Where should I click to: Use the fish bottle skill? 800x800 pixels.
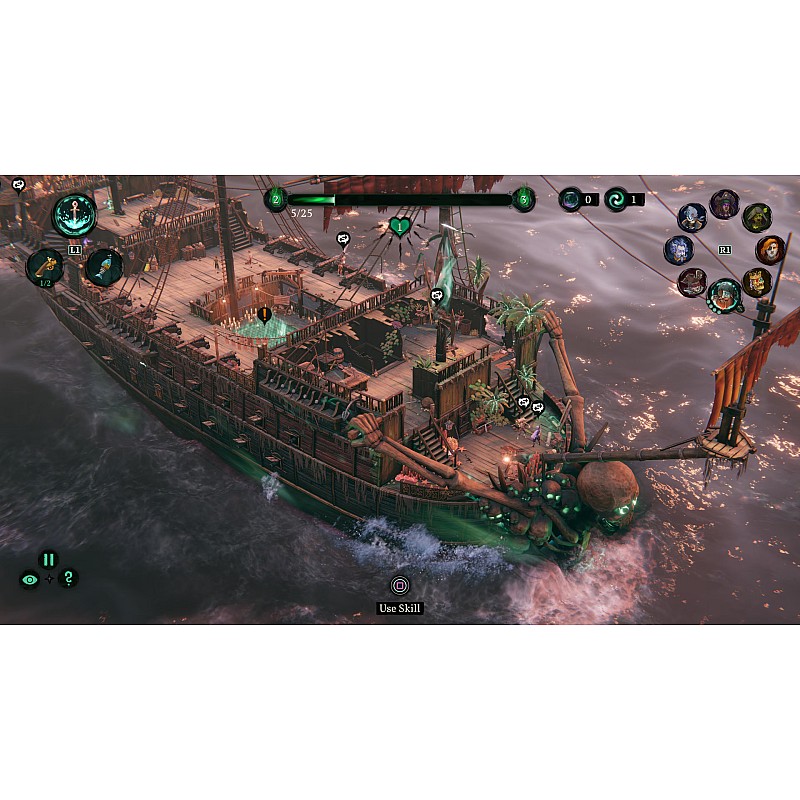click(x=104, y=267)
